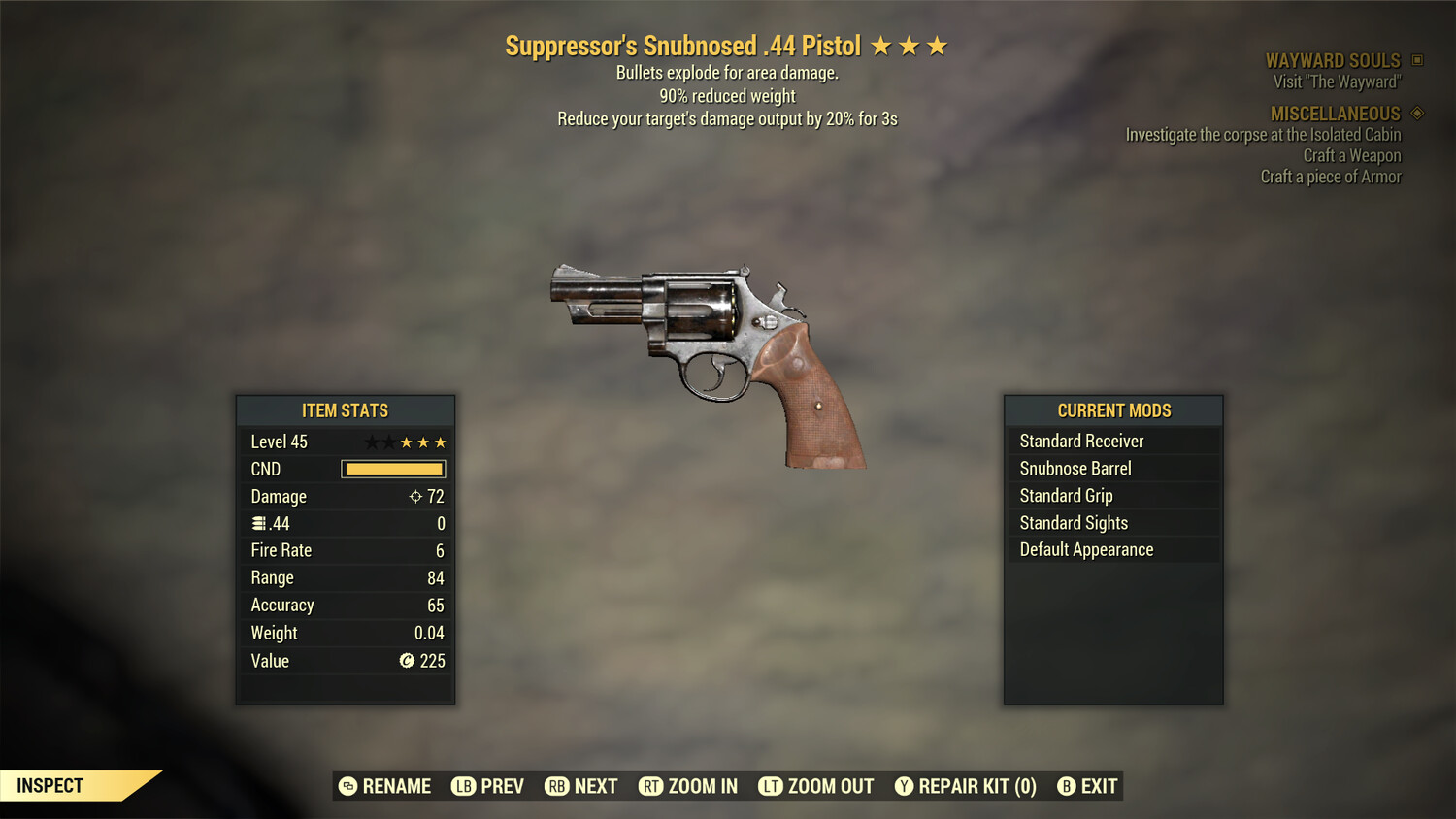The height and width of the screenshot is (819, 1456).
Task: Click the RT button icon for Zoom In
Action: pos(652,786)
